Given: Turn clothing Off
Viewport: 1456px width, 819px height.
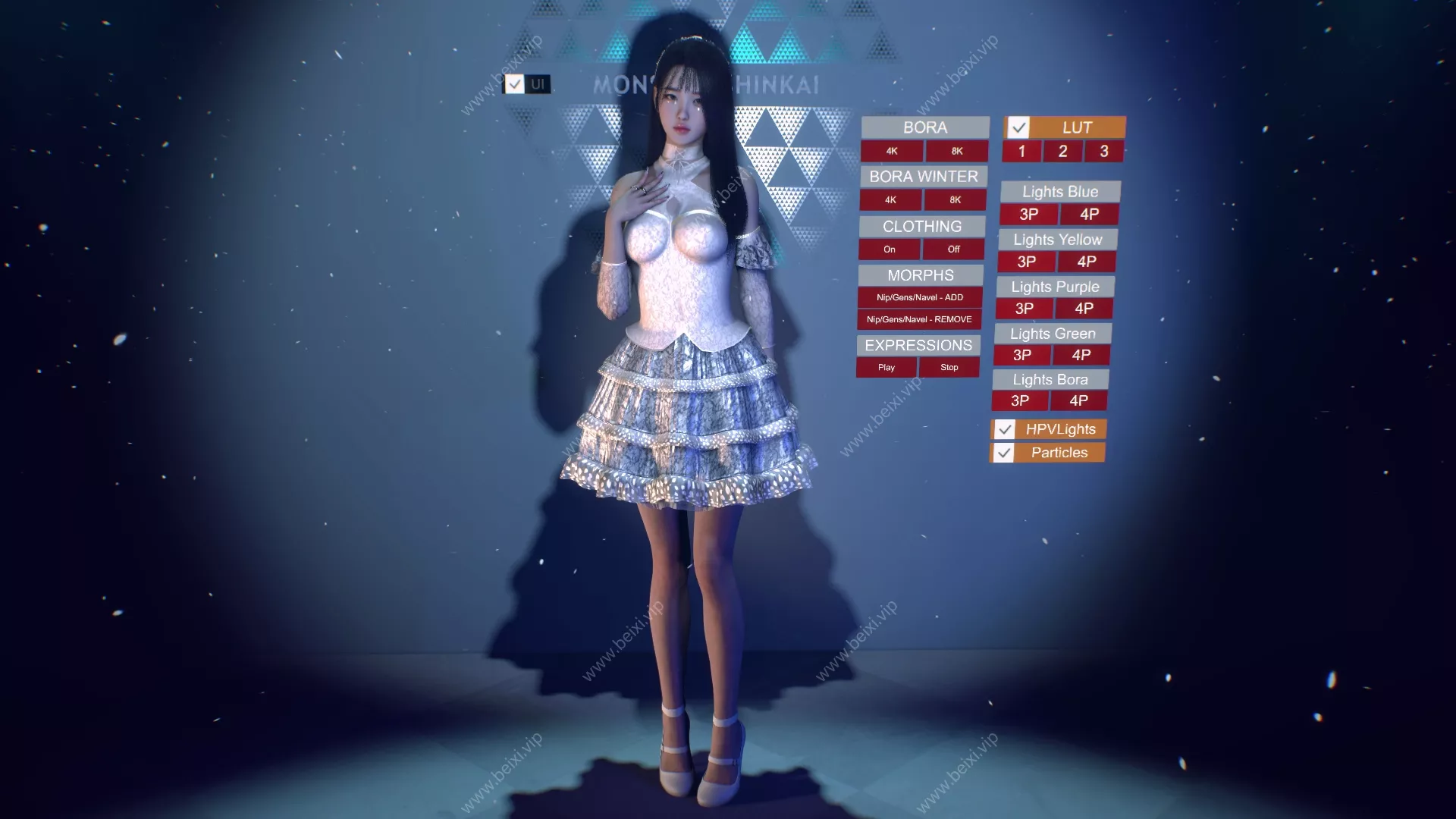Looking at the screenshot, I should pos(952,249).
